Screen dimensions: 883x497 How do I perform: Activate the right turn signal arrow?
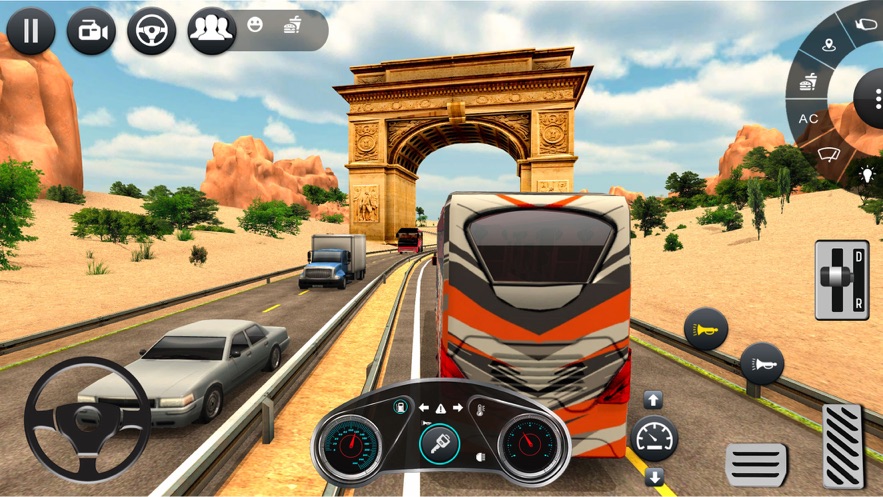[458, 408]
